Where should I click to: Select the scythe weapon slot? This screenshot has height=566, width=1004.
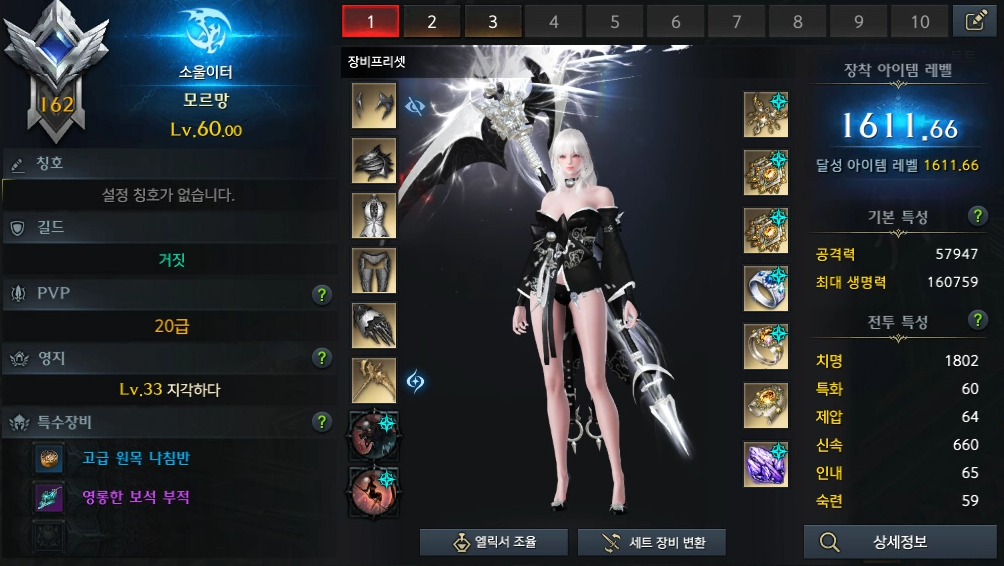click(374, 380)
